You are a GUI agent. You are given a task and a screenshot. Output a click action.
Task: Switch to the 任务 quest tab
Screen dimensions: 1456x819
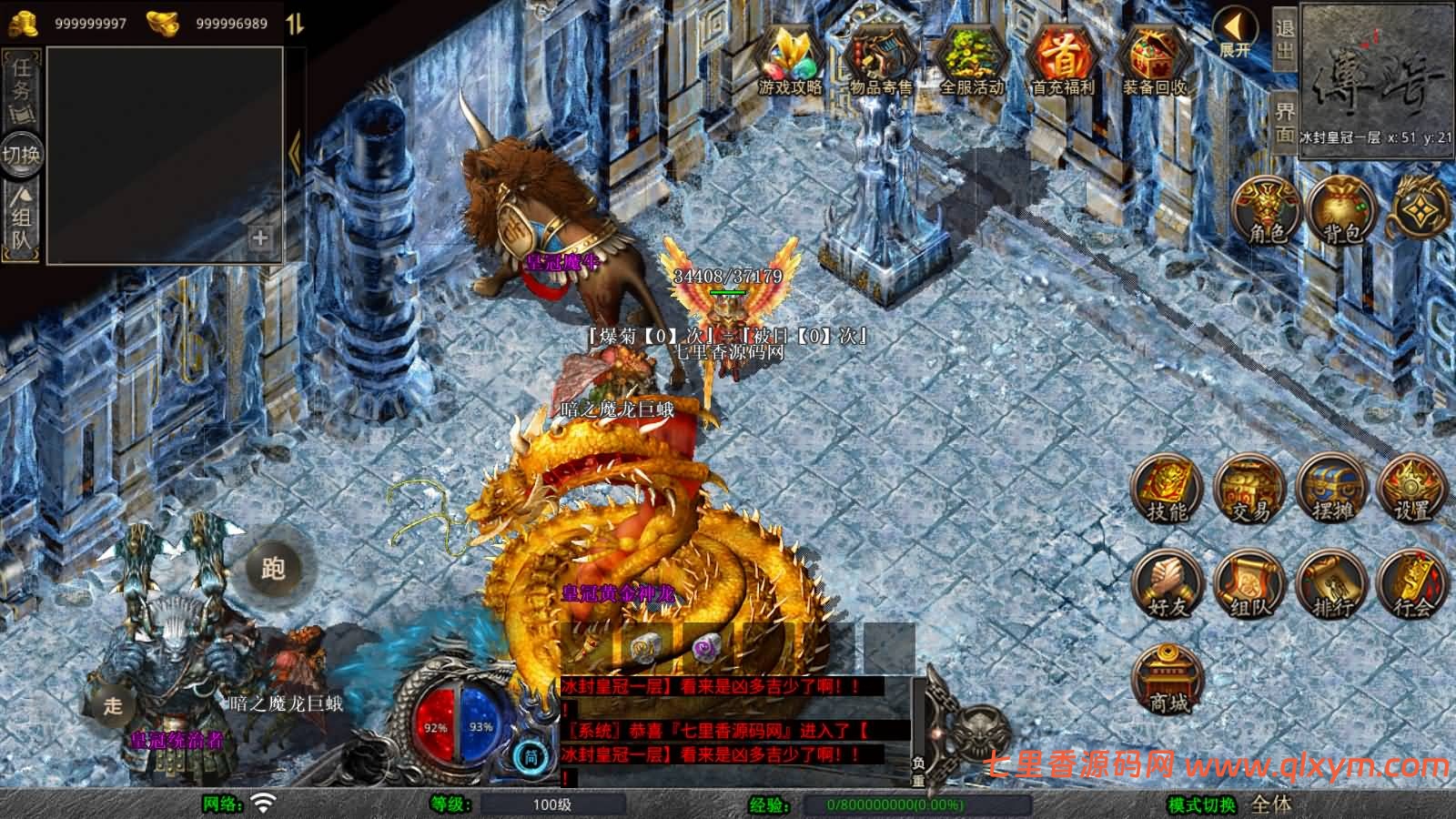pos(21,88)
